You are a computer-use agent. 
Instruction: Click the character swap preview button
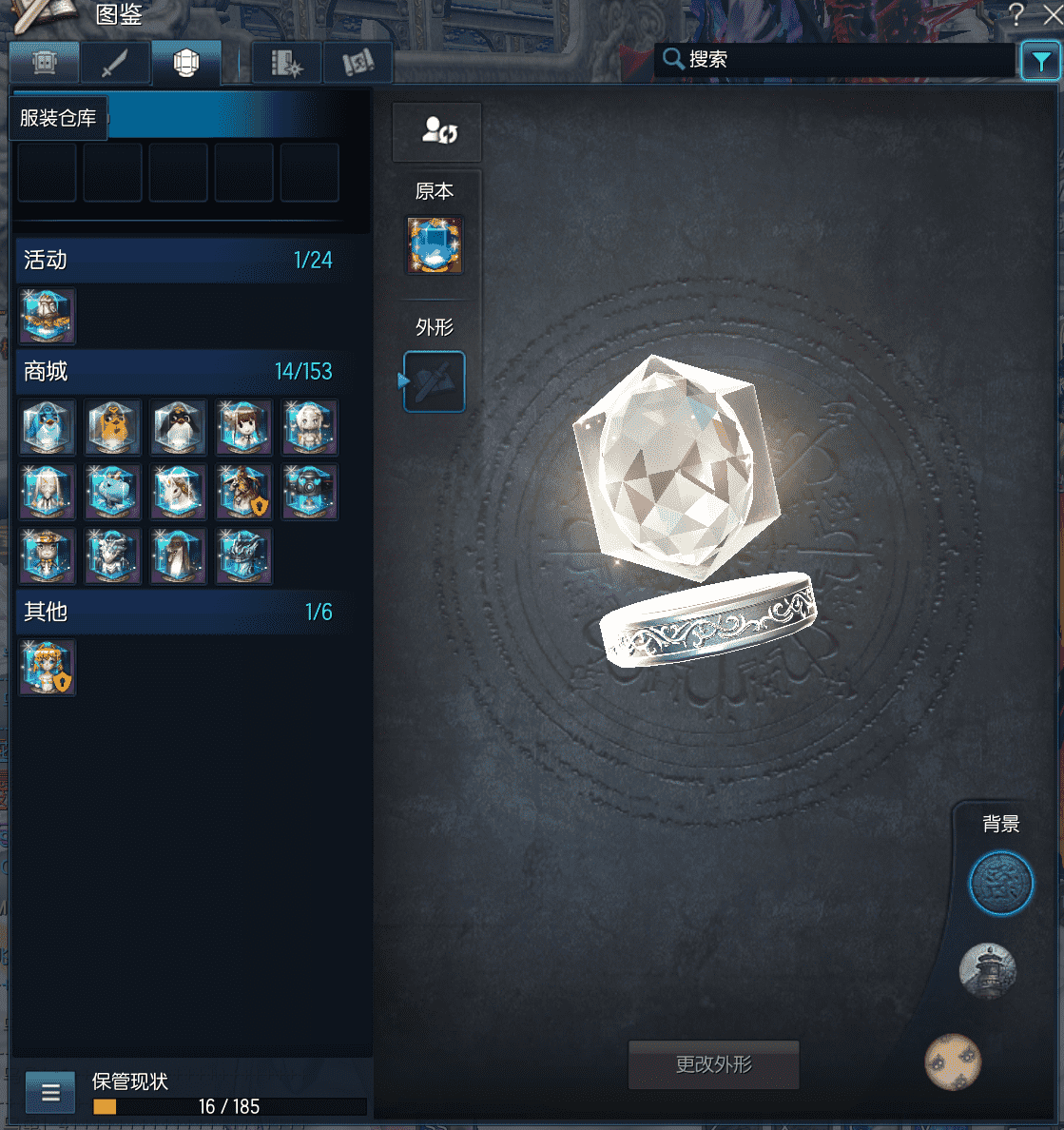(x=437, y=132)
